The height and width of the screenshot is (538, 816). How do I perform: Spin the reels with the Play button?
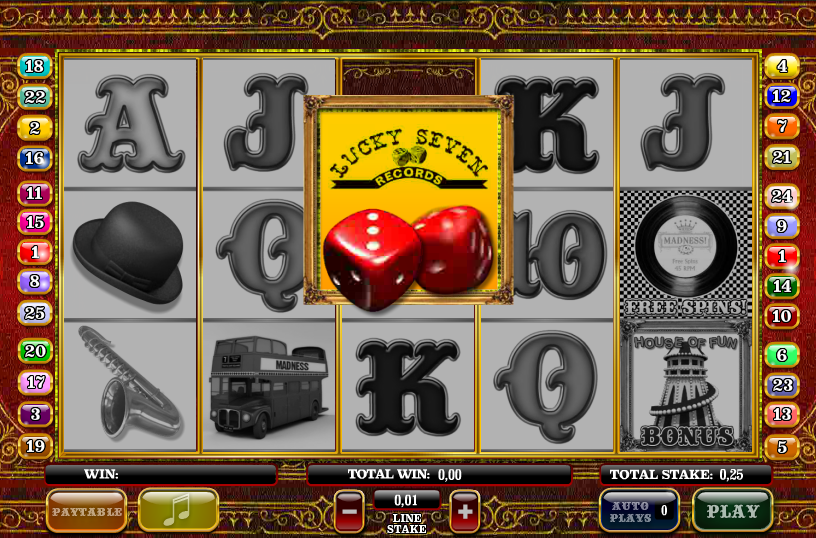pos(732,510)
